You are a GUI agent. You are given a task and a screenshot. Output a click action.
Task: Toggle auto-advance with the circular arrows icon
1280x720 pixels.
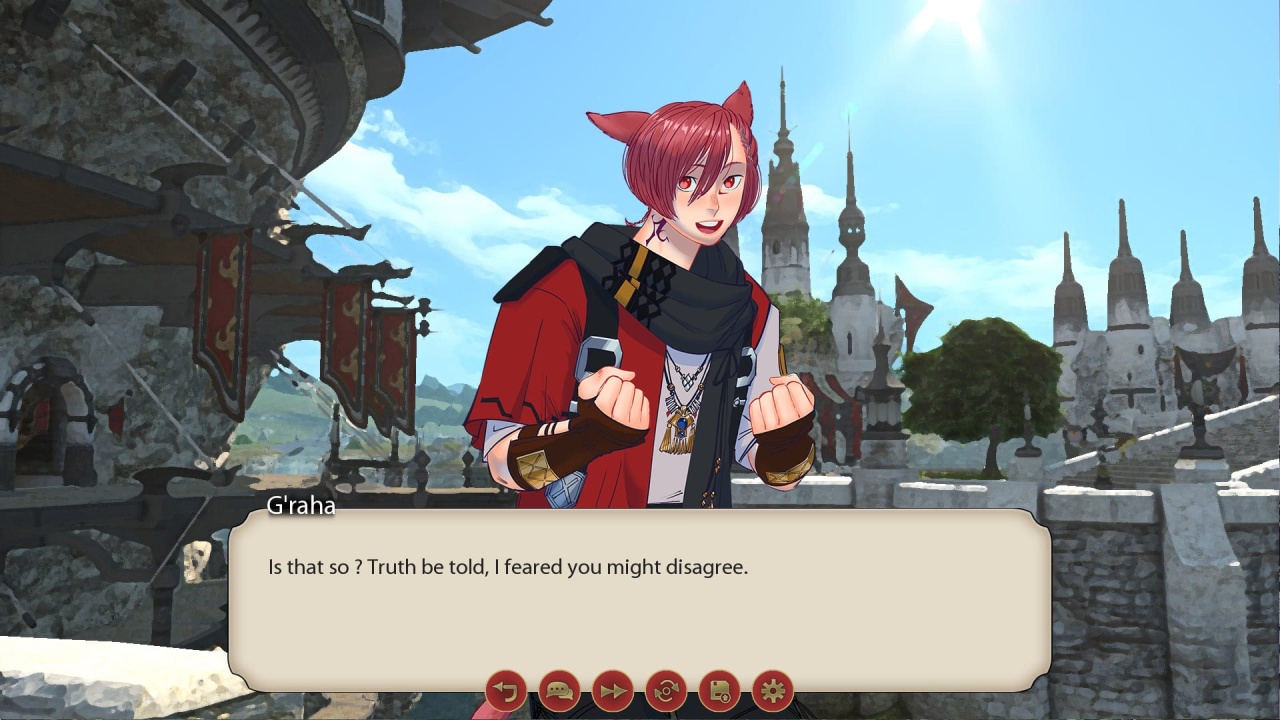point(666,691)
